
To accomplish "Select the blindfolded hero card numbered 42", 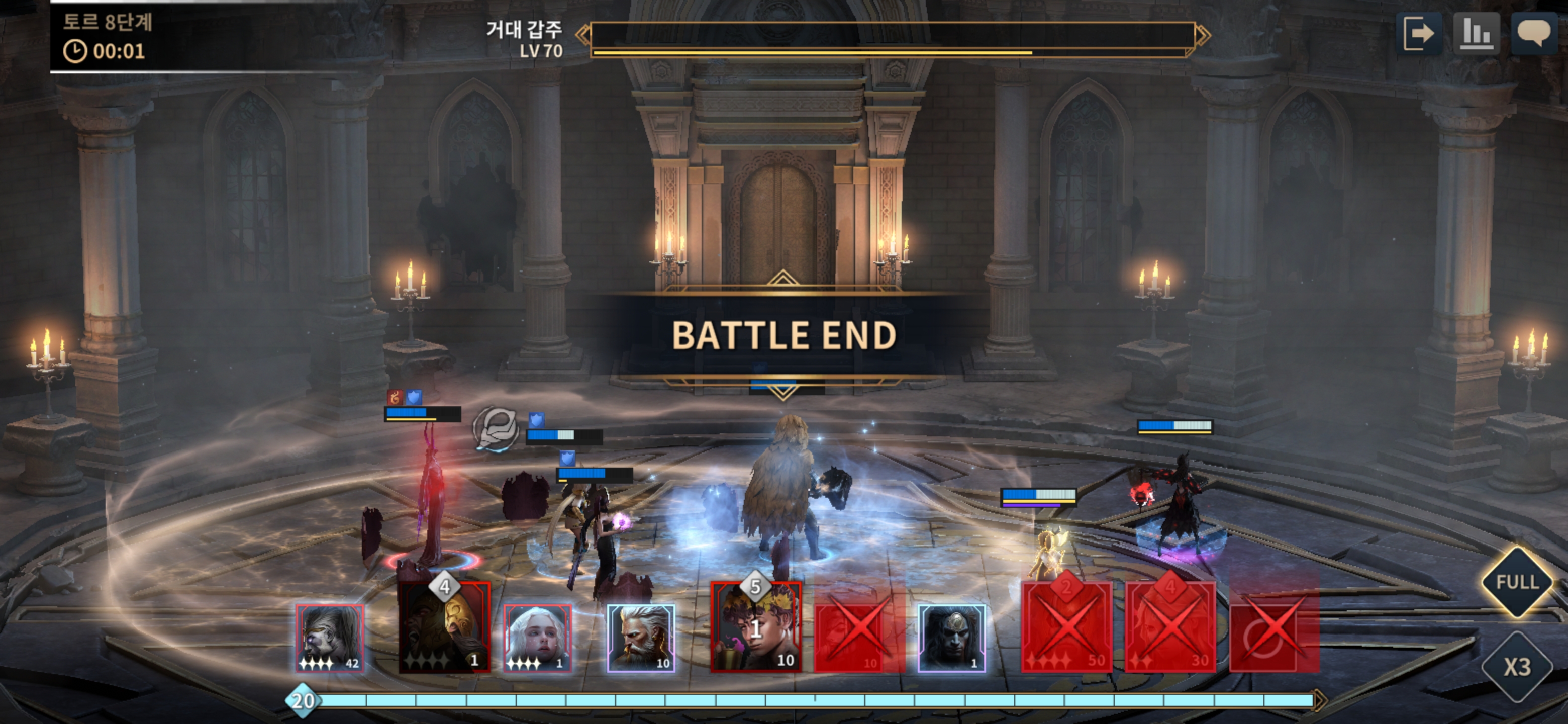I will [x=330, y=638].
